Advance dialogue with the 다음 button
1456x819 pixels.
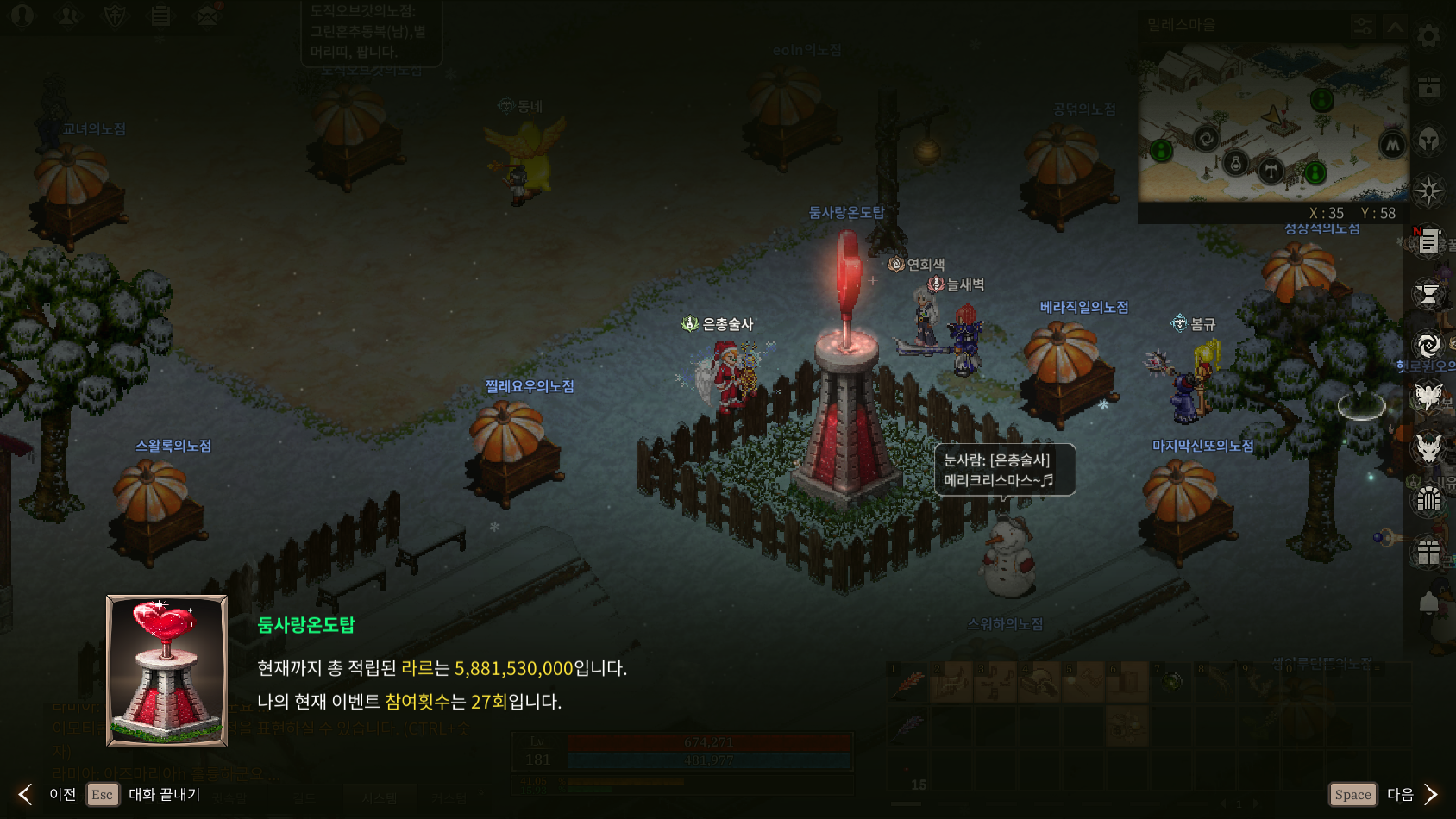tap(1399, 794)
